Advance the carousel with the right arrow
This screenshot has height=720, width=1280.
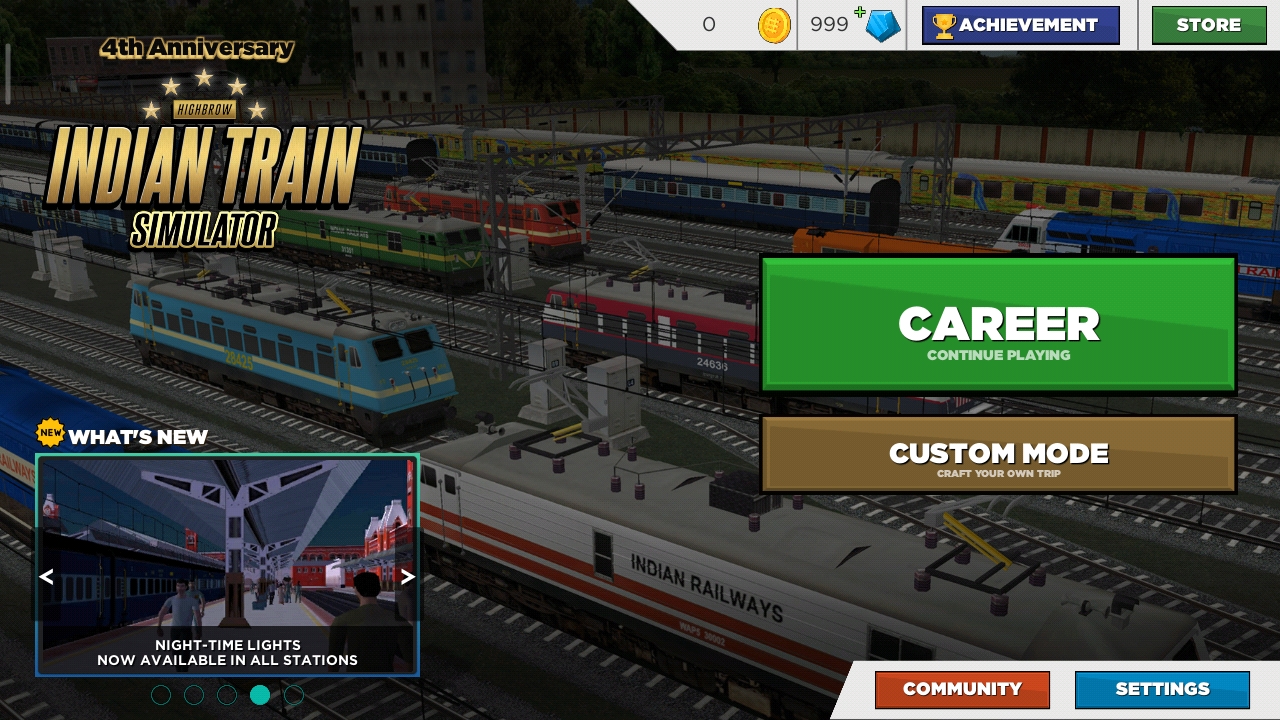click(x=407, y=577)
